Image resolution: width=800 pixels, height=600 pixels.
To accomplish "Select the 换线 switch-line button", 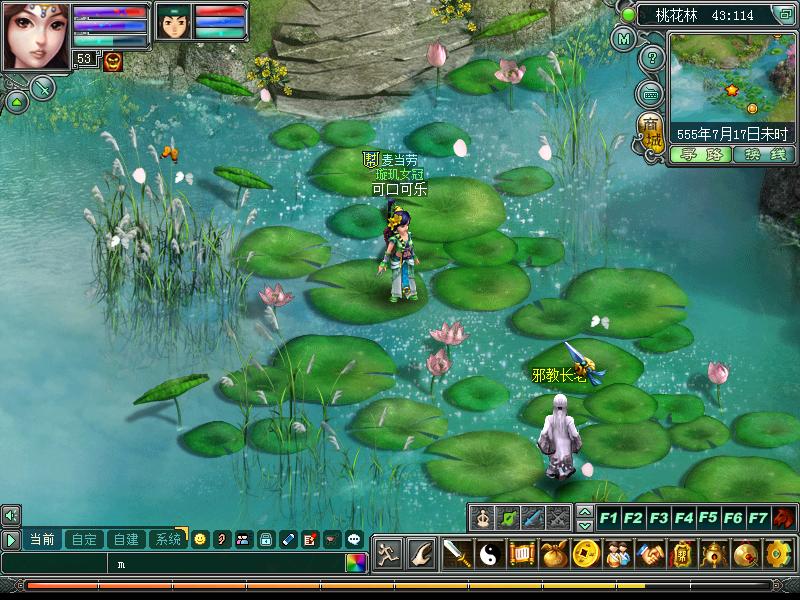I will (x=763, y=155).
